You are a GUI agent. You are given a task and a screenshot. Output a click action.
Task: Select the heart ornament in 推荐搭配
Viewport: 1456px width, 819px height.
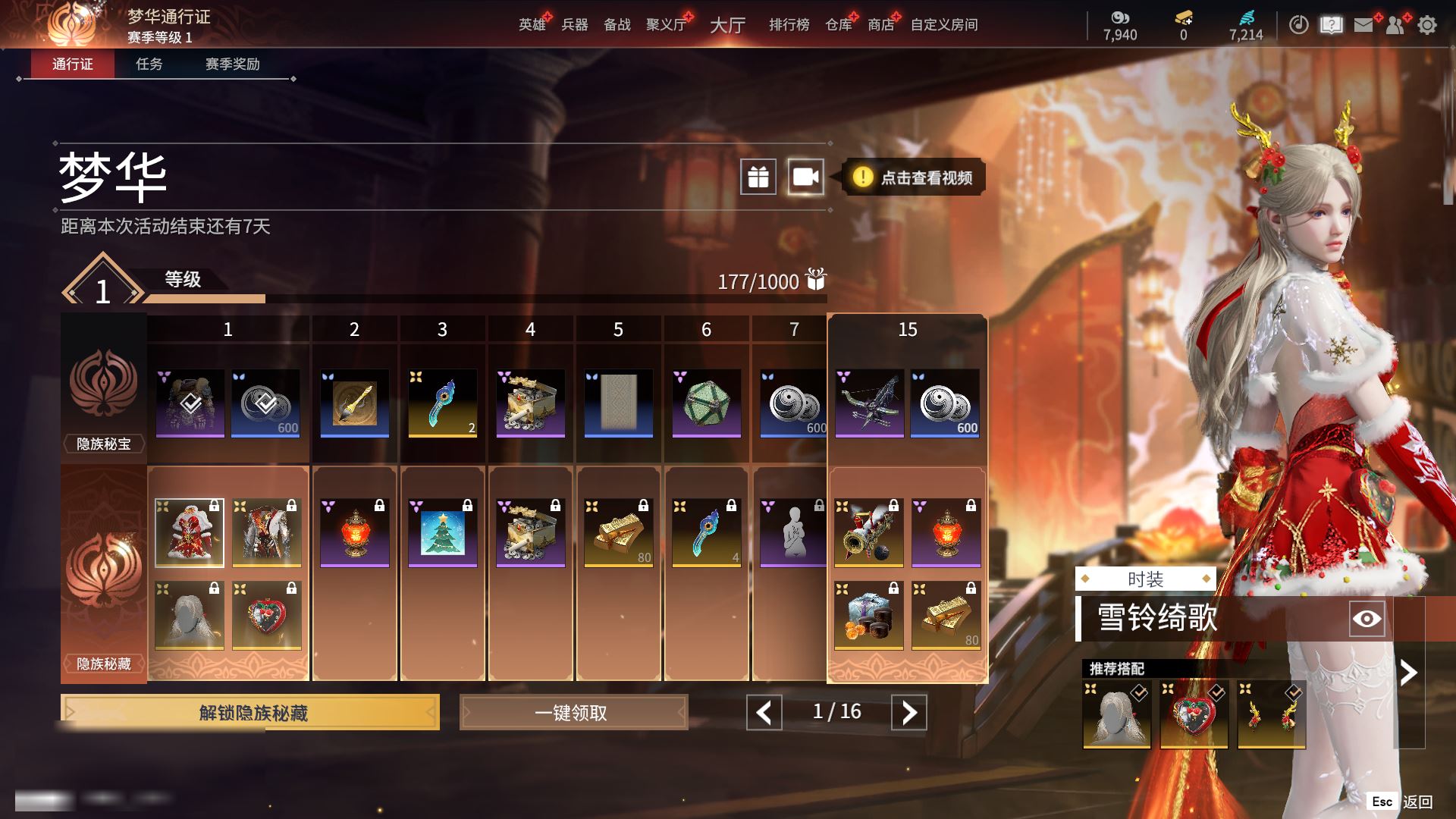(x=1194, y=715)
